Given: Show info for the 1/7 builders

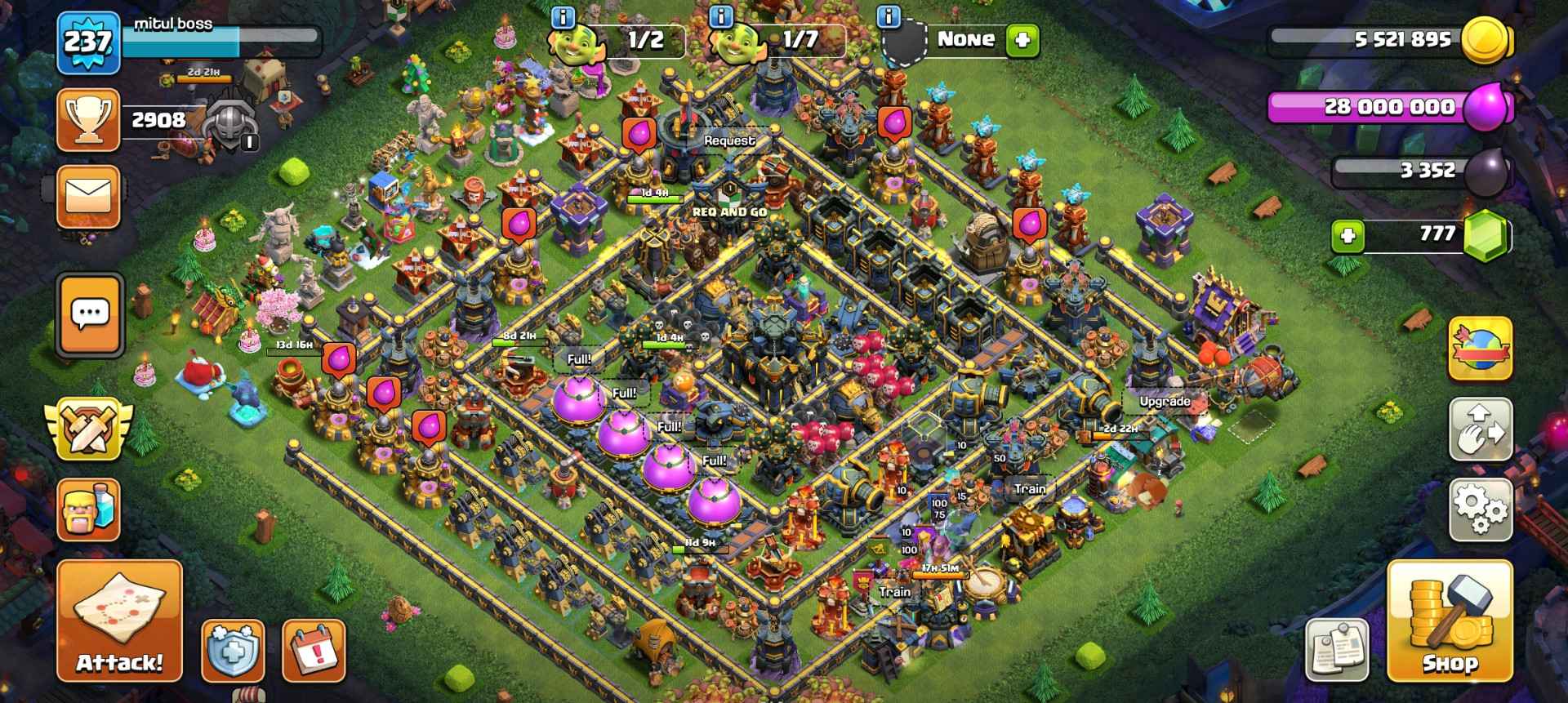Looking at the screenshot, I should [x=720, y=16].
